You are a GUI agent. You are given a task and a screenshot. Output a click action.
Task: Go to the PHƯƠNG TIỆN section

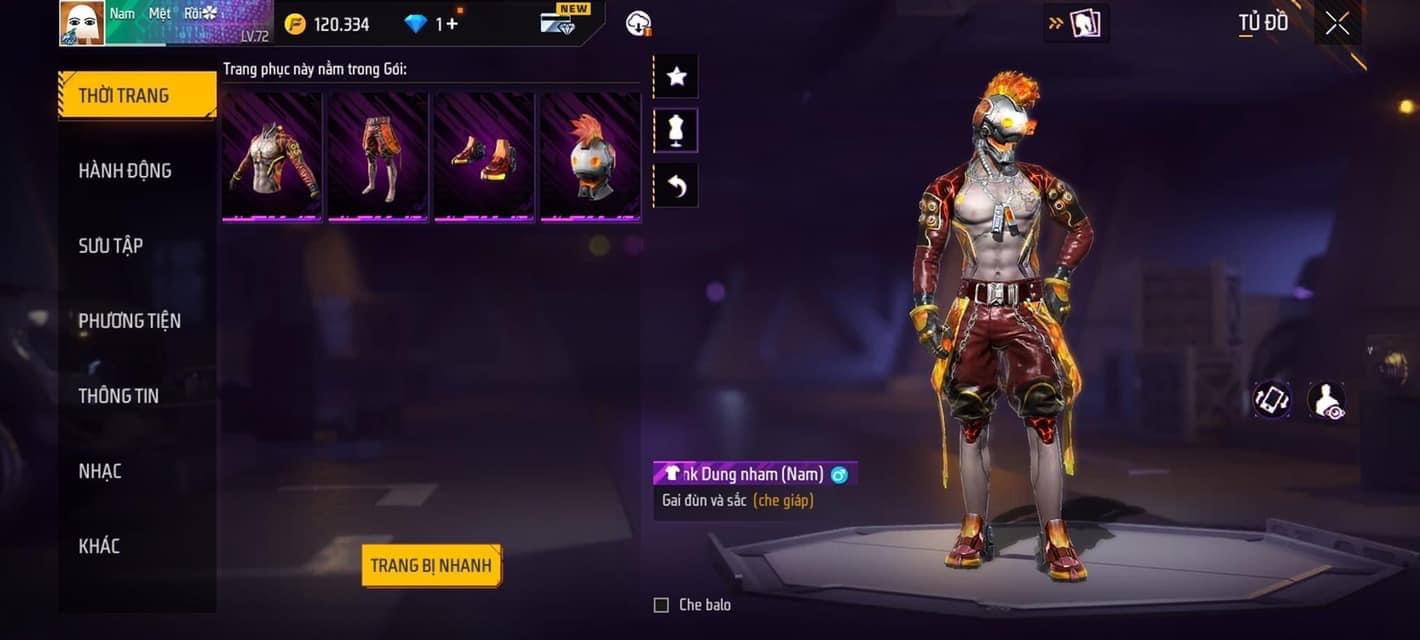tap(130, 321)
